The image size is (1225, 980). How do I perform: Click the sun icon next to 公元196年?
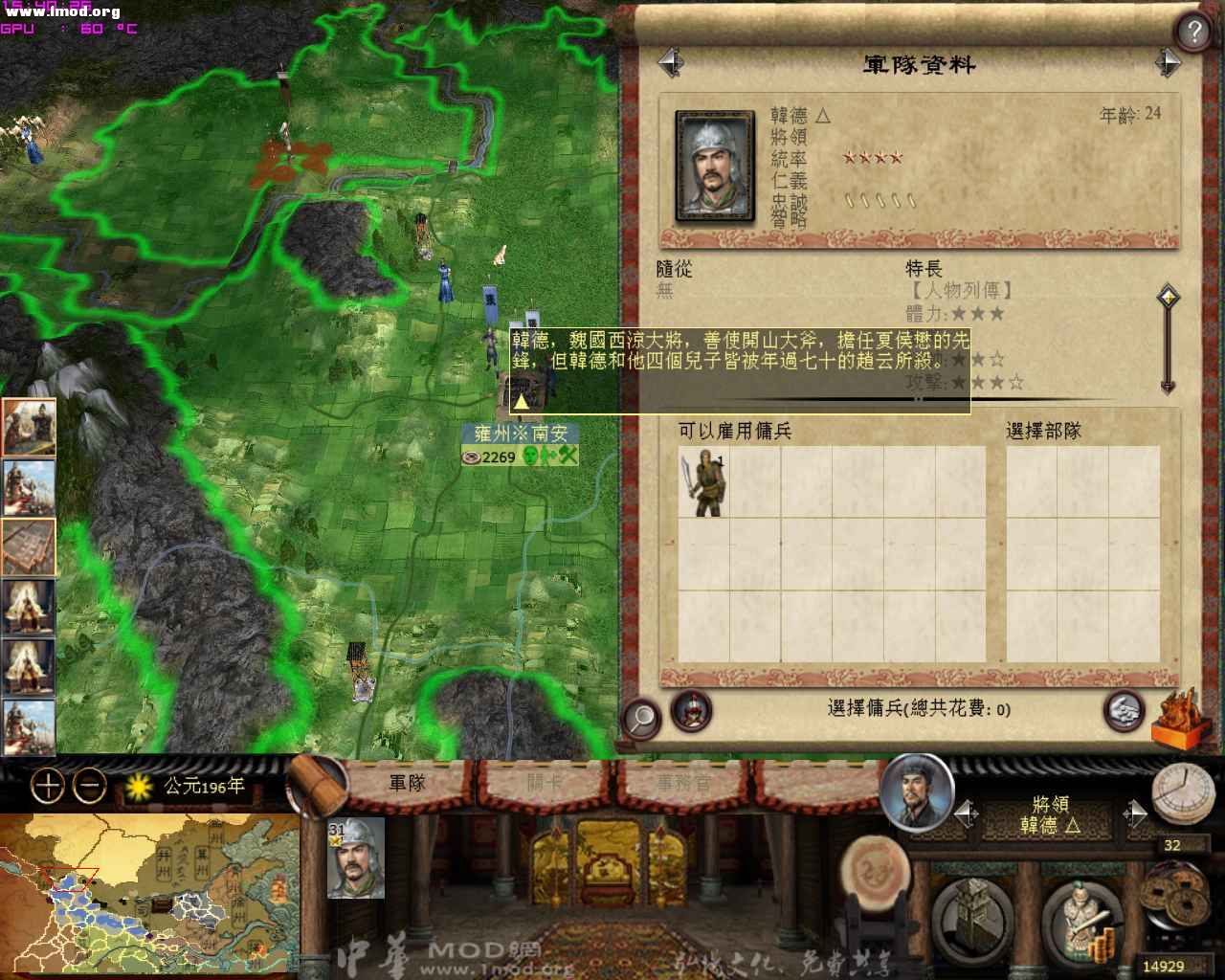coord(140,783)
